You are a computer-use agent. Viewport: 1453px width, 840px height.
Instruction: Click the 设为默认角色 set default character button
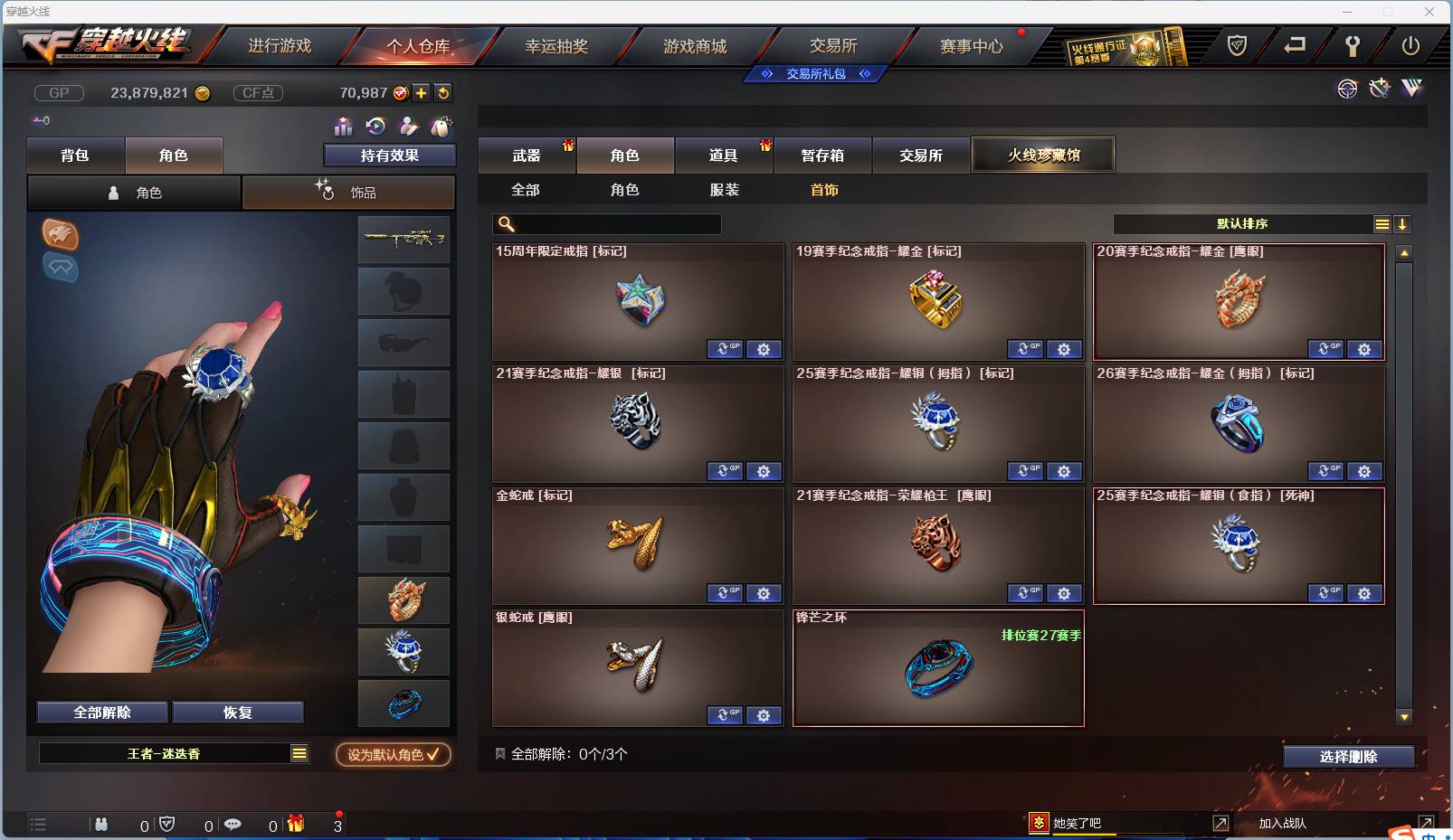(391, 755)
